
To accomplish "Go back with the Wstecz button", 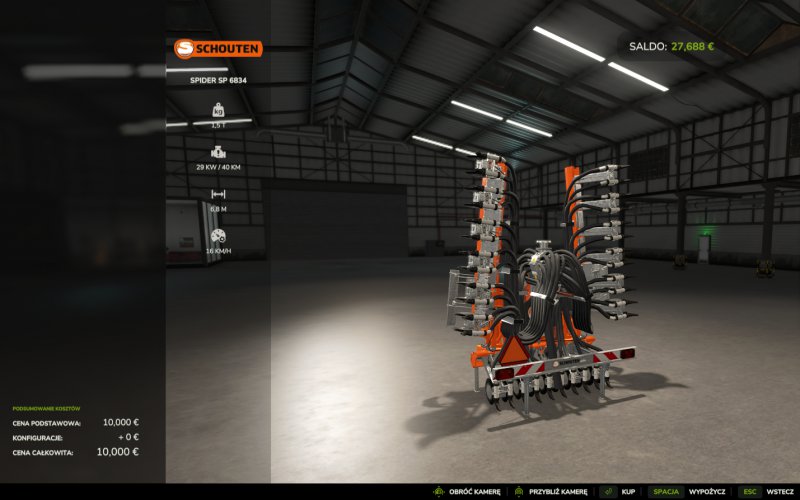I will click(779, 492).
